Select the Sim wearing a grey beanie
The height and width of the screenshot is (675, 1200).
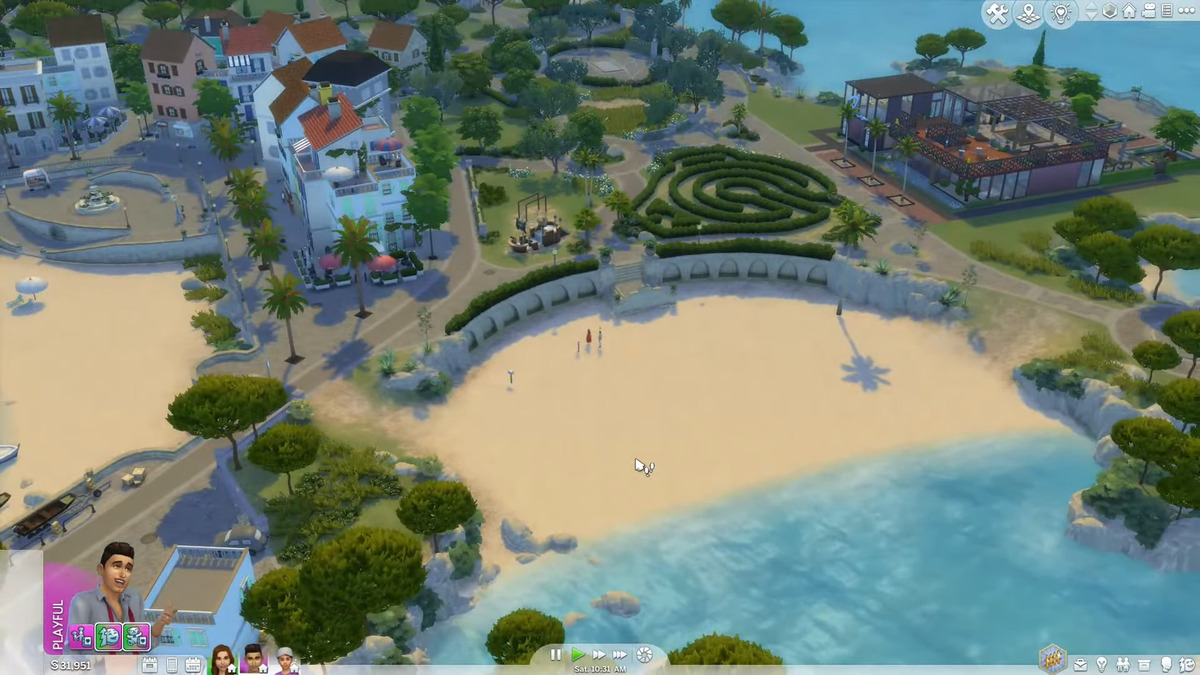click(x=287, y=659)
